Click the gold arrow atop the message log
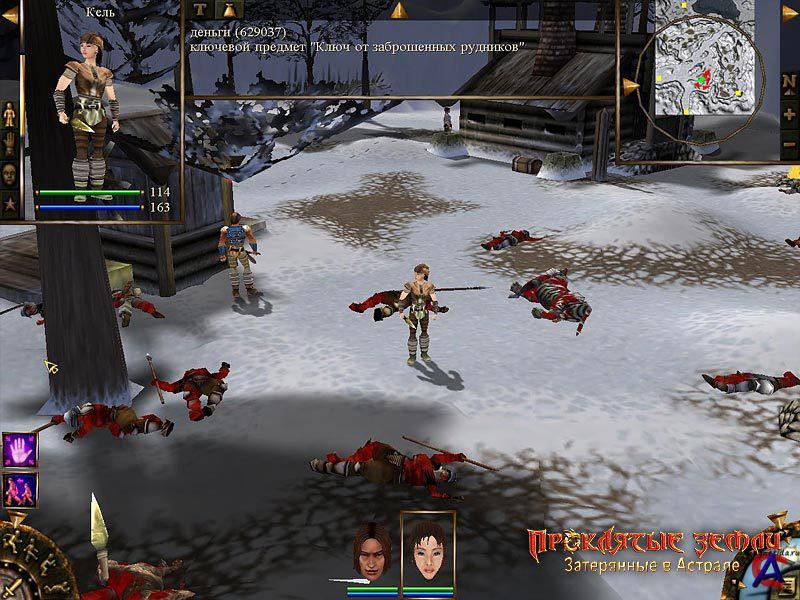 (x=398, y=10)
